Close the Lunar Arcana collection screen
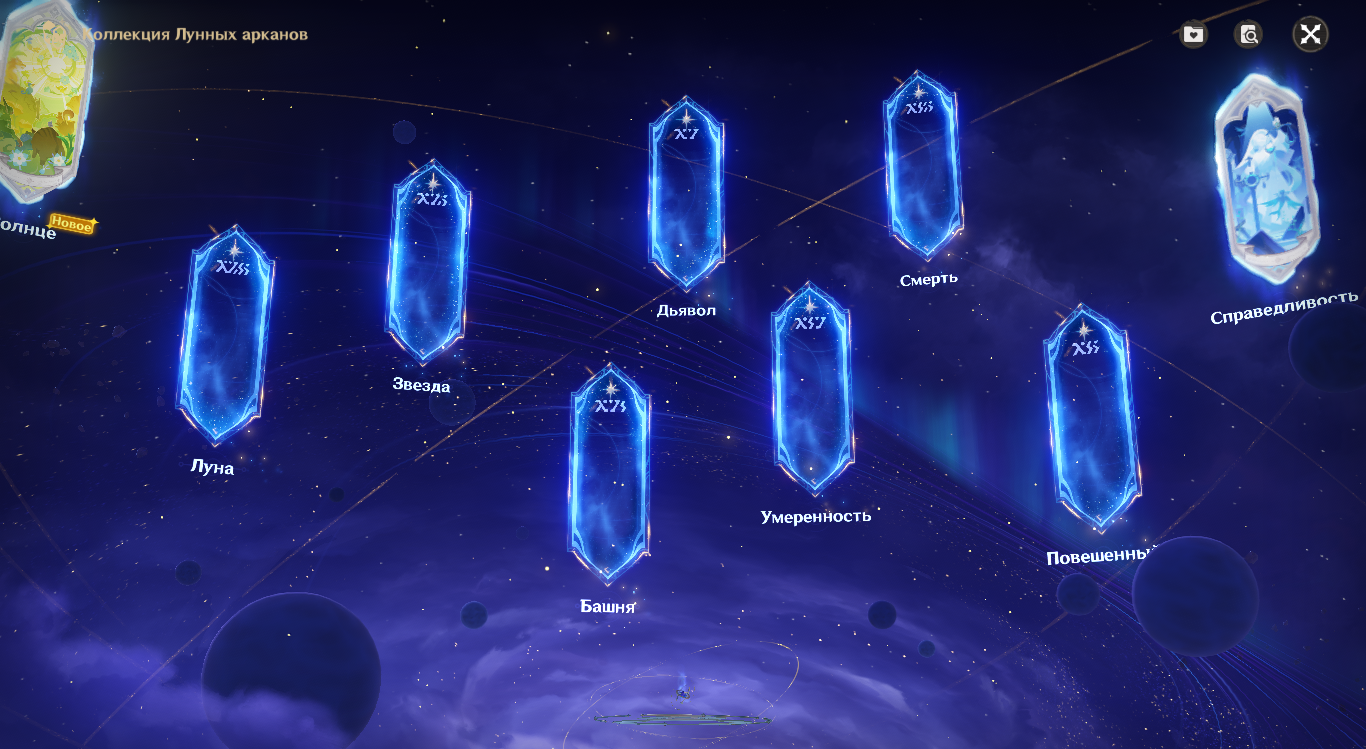Screen dimensions: 1366x749 [x=1310, y=35]
